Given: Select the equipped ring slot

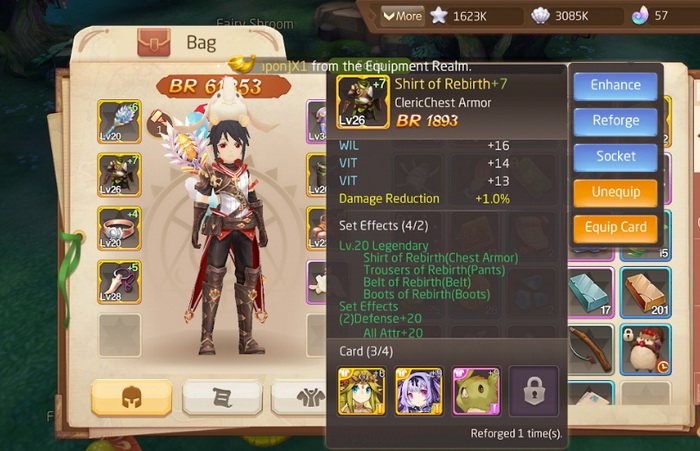Looking at the screenshot, I should [119, 227].
